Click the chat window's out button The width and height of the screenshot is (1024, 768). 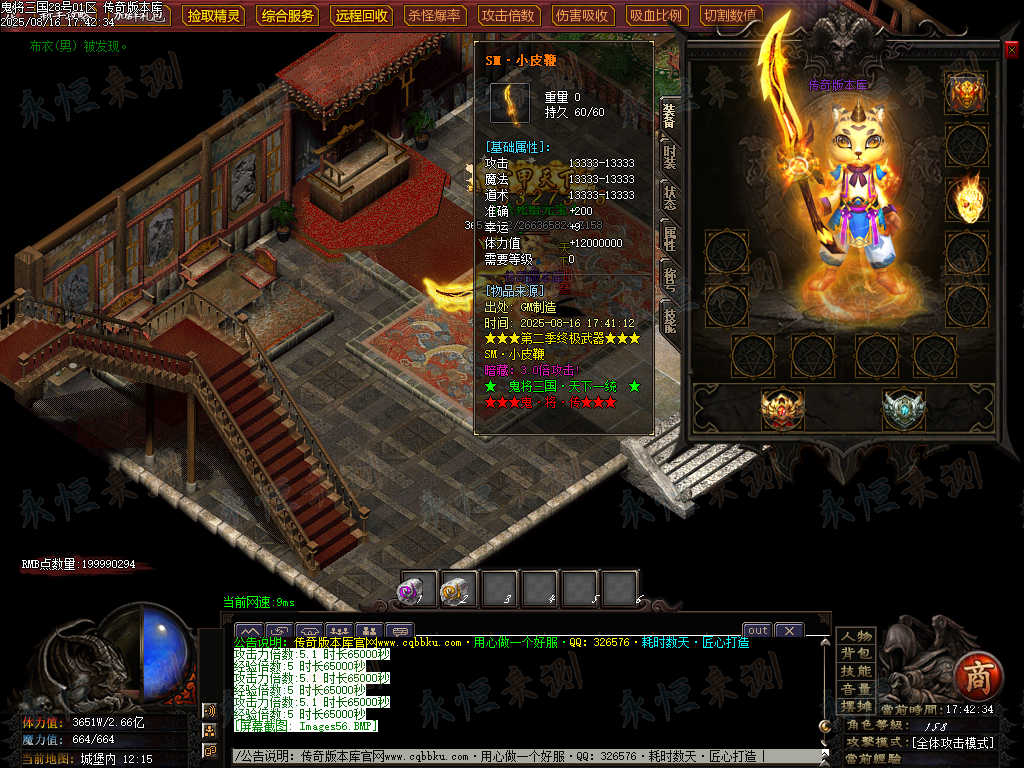[x=758, y=630]
